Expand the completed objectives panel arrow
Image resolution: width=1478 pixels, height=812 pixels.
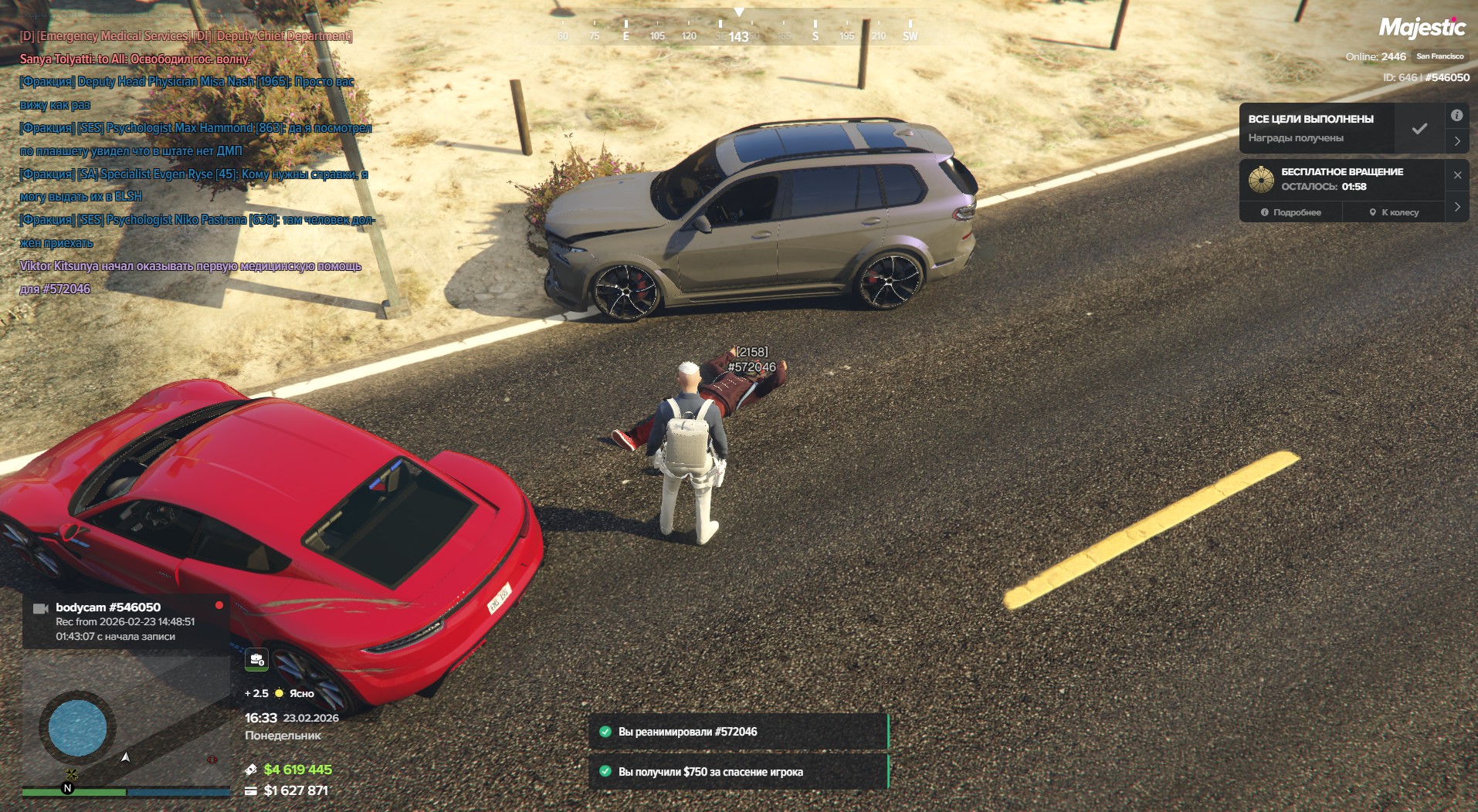(x=1457, y=141)
